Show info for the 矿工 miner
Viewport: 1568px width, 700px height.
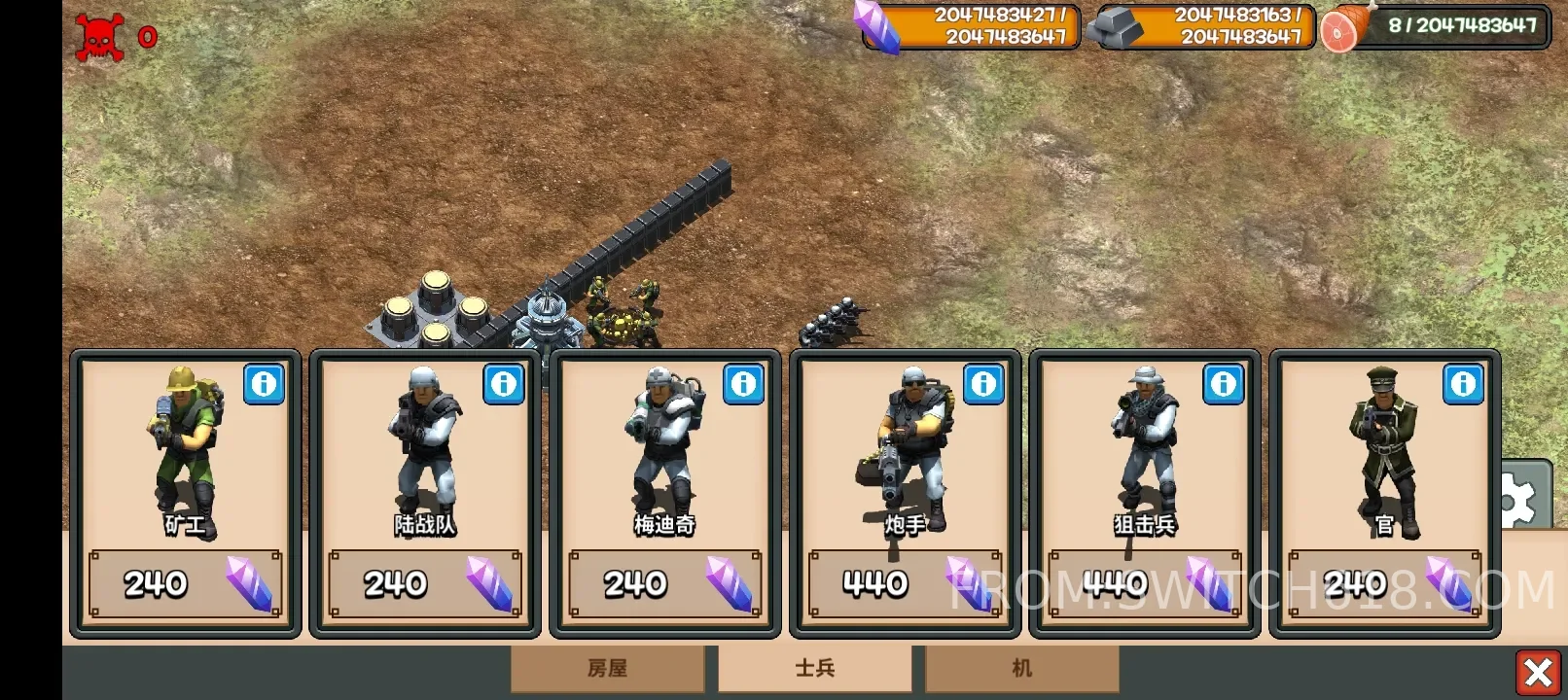click(264, 384)
